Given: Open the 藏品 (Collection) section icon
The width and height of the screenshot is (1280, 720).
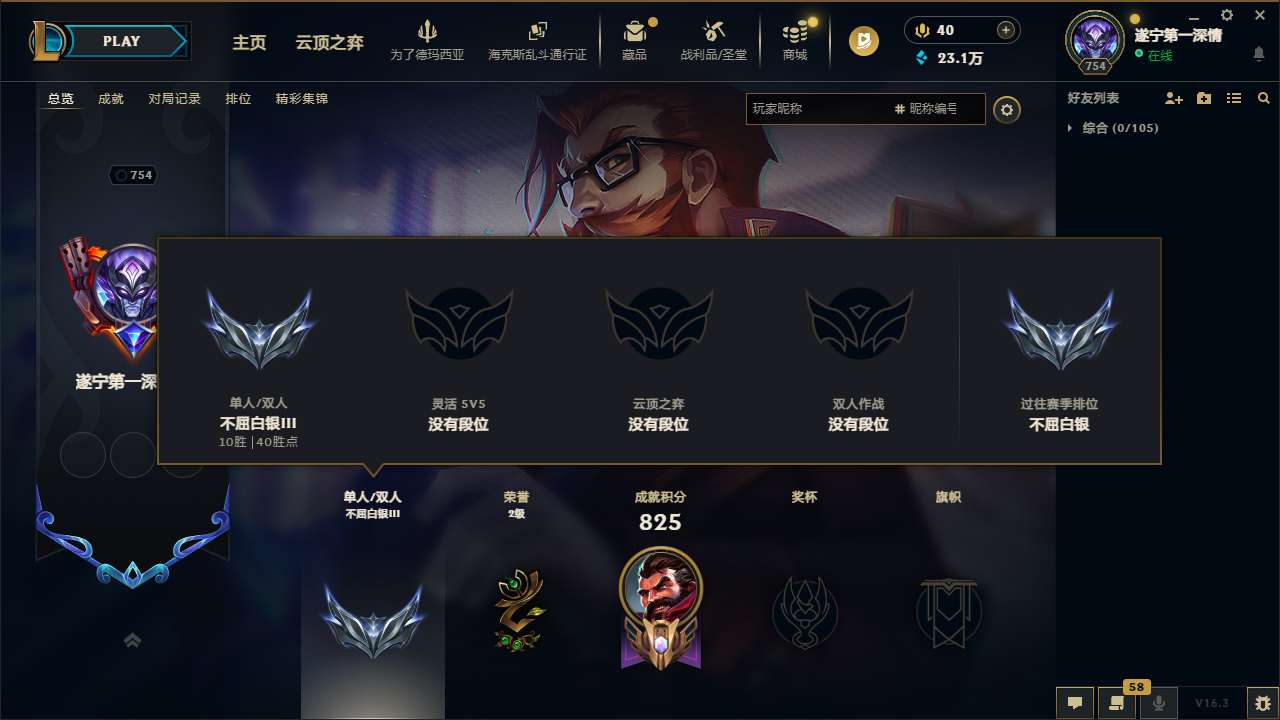Looking at the screenshot, I should click(x=636, y=32).
